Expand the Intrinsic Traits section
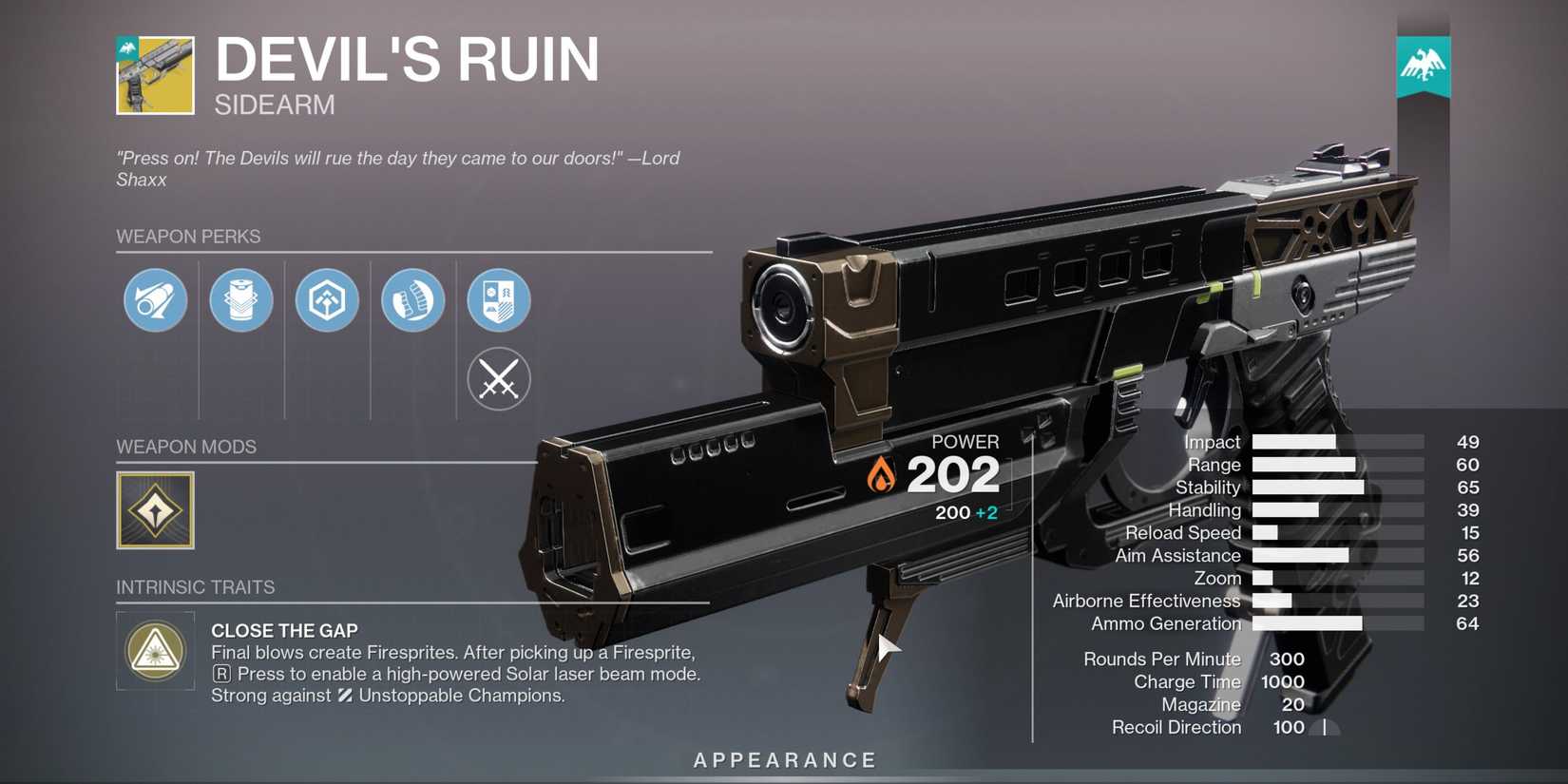Viewport: 1568px width, 784px height. pos(196,587)
